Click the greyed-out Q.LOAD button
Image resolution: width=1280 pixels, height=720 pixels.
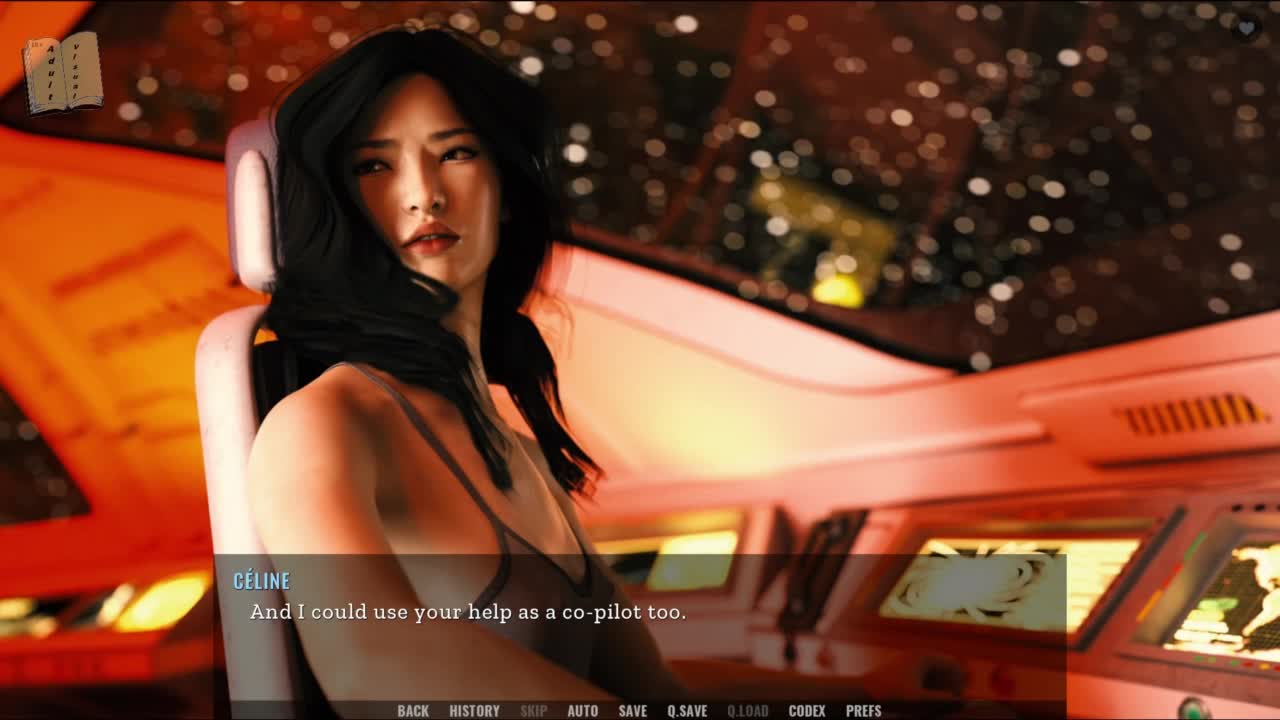click(x=748, y=711)
